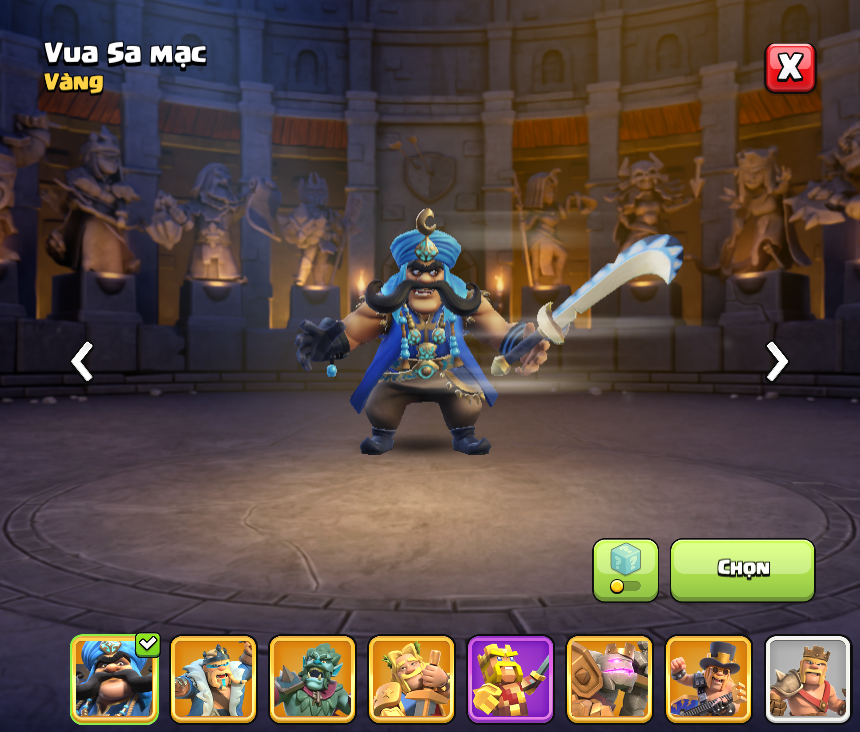Select the top-hat guitar king skin thumbnail
Screen dimensions: 860x732
click(x=708, y=678)
